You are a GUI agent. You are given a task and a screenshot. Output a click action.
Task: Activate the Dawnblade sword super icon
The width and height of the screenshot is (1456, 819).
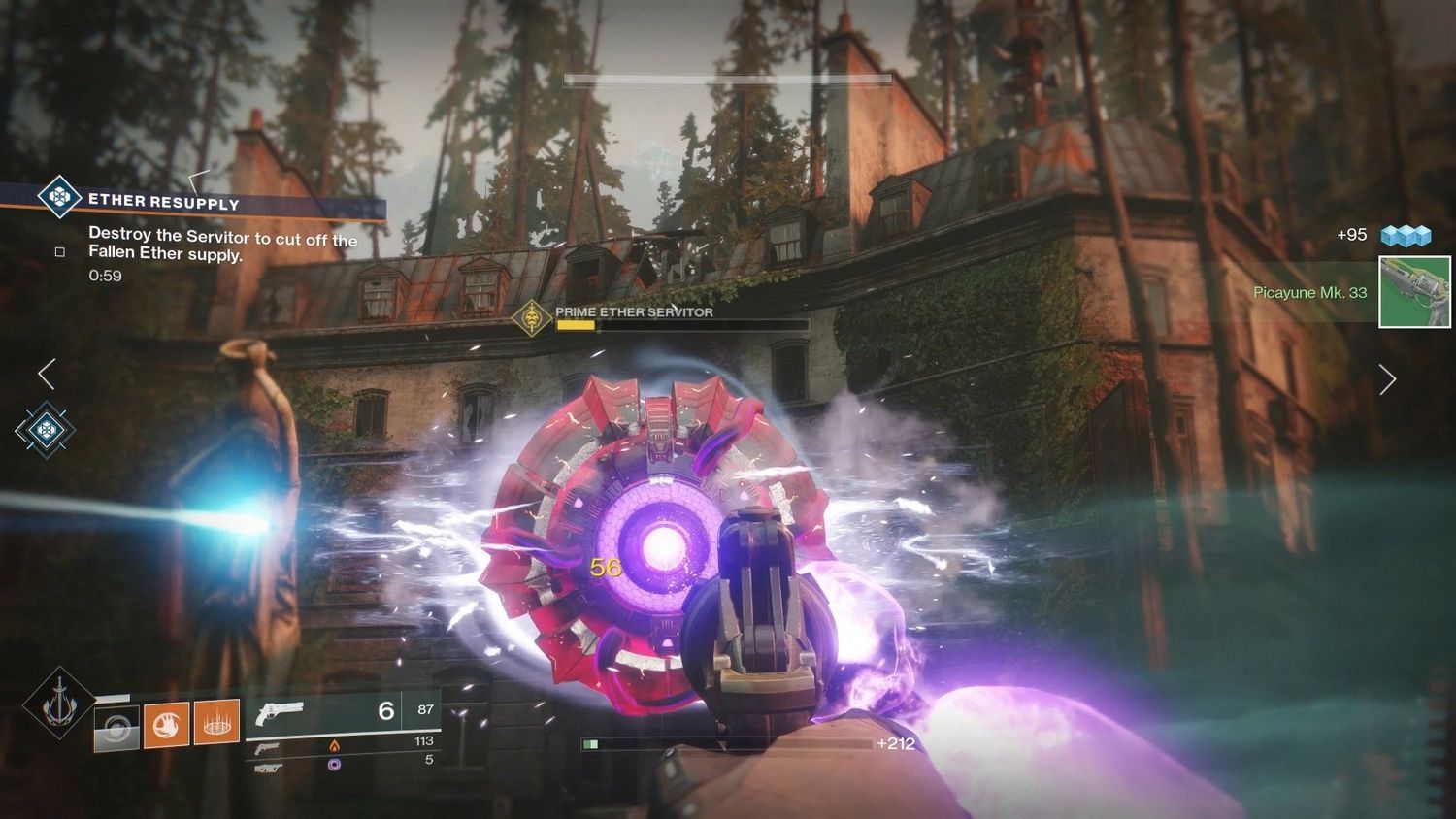coord(59,702)
